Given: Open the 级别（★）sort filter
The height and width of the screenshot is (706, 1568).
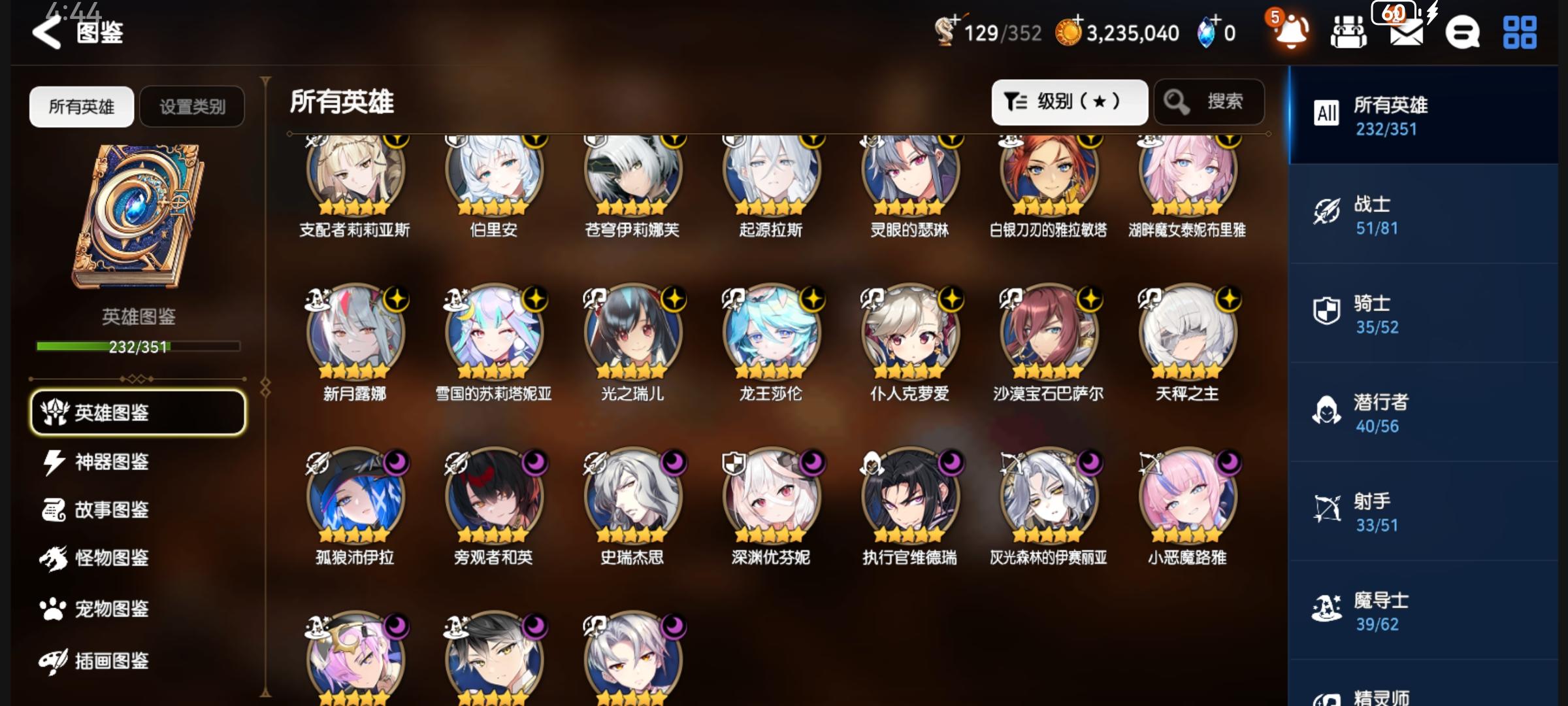Looking at the screenshot, I should click(1070, 101).
